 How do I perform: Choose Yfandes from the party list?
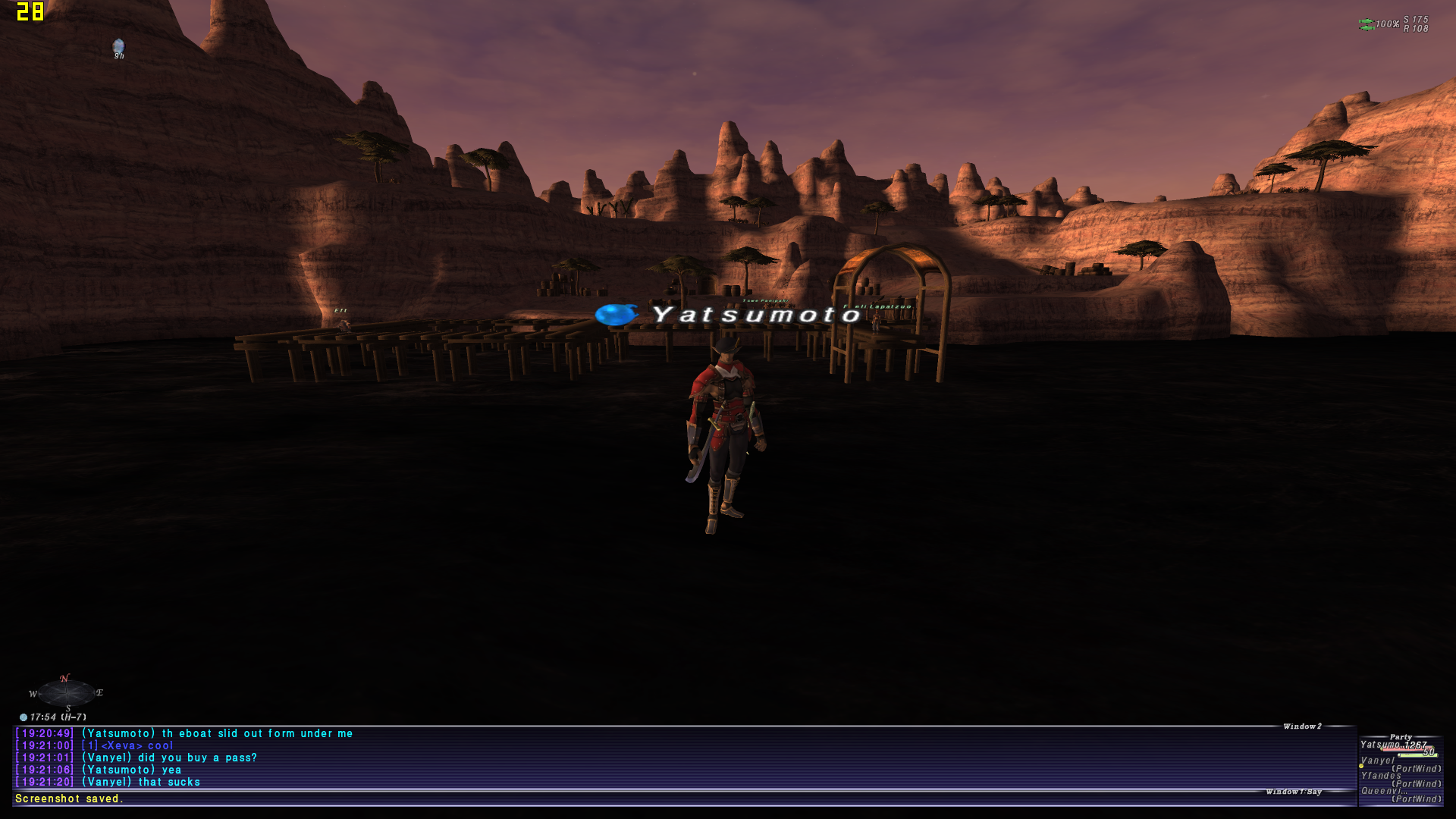coord(1381,776)
